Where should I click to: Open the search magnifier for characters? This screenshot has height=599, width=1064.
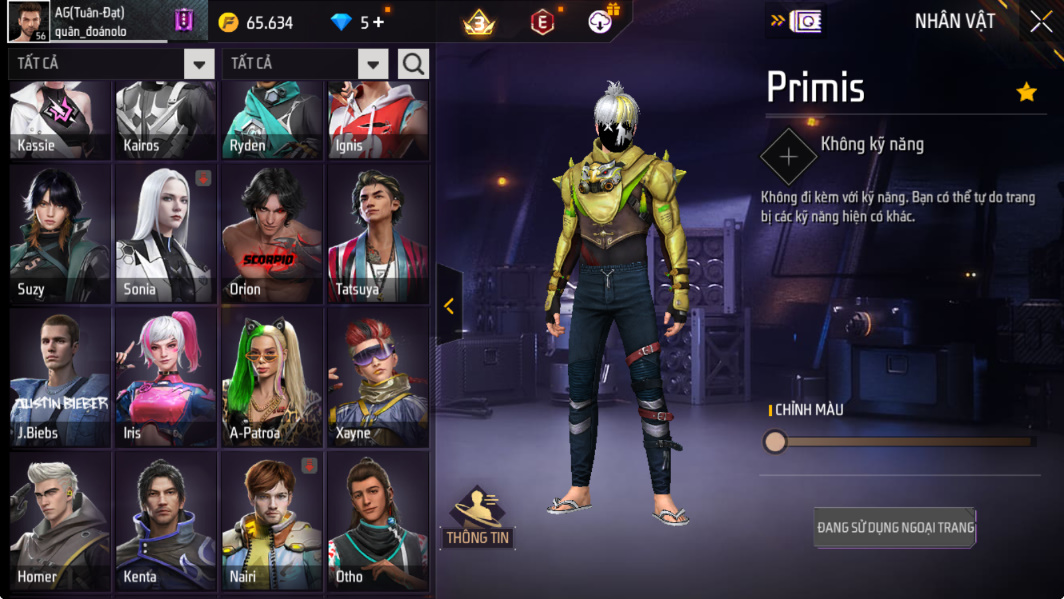point(413,64)
